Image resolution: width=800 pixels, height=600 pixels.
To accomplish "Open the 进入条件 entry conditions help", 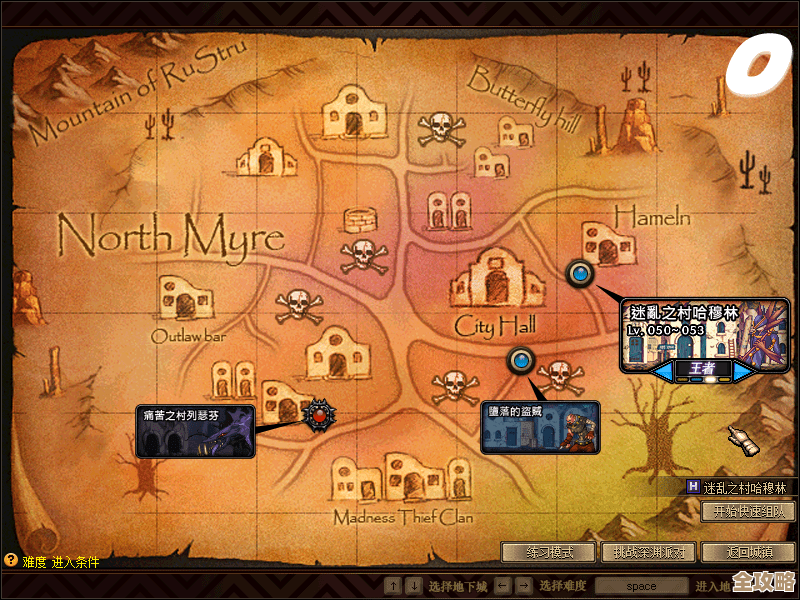I will pos(76,562).
